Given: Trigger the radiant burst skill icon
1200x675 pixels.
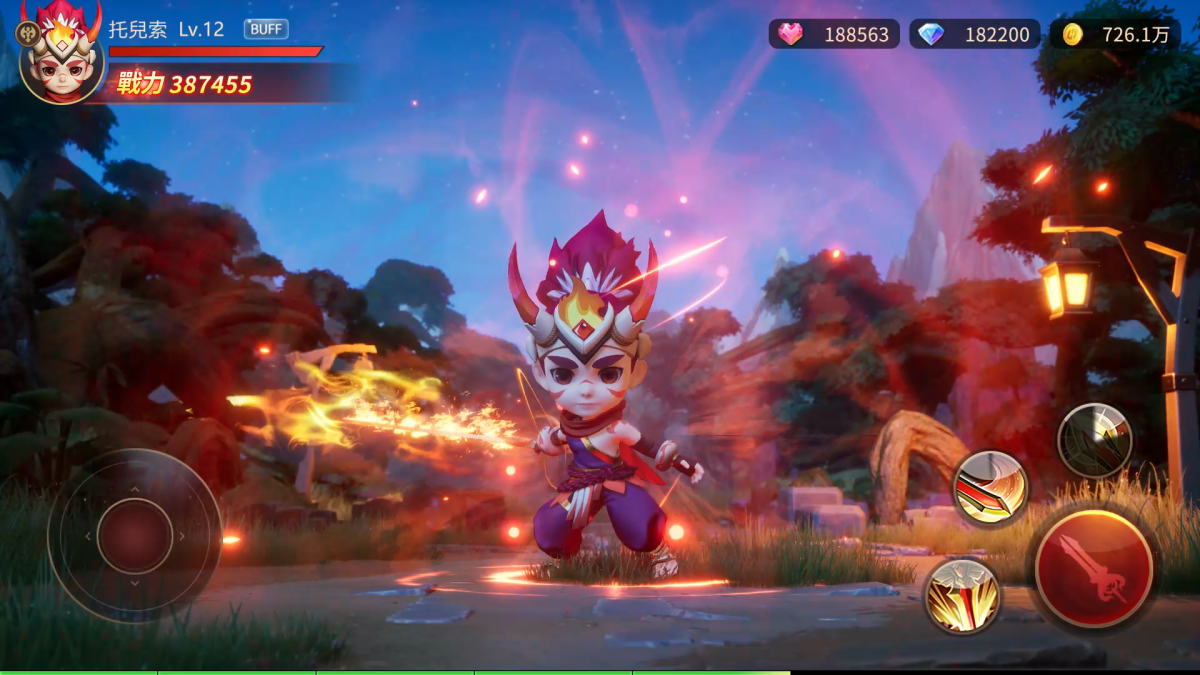Looking at the screenshot, I should coord(962,596).
